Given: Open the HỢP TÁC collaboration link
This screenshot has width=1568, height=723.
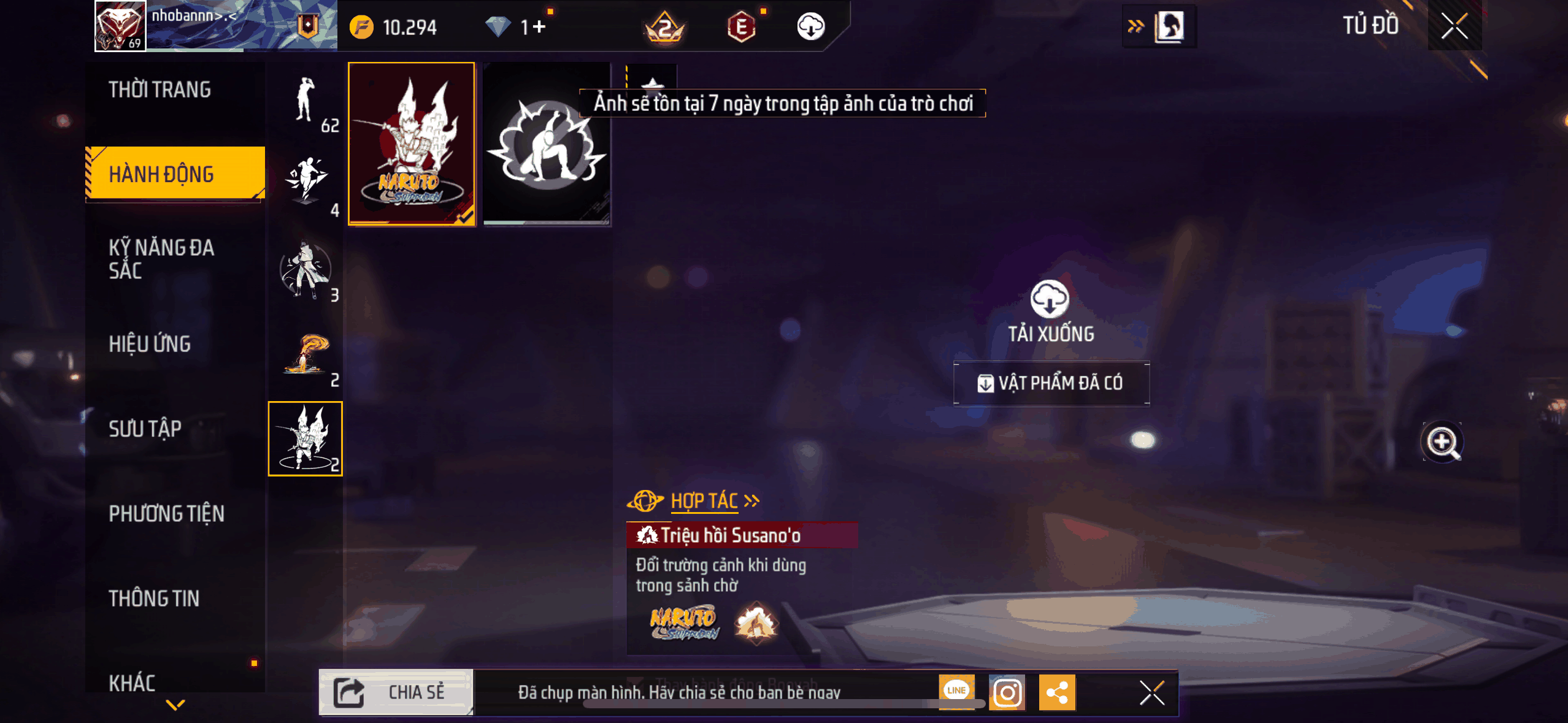Looking at the screenshot, I should [704, 501].
